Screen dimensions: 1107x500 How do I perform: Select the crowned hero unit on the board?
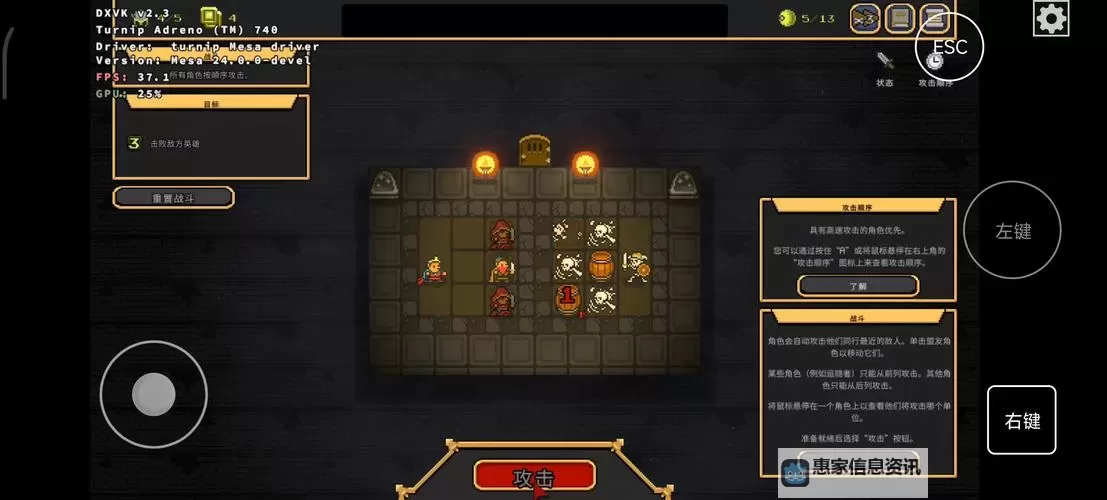click(435, 269)
